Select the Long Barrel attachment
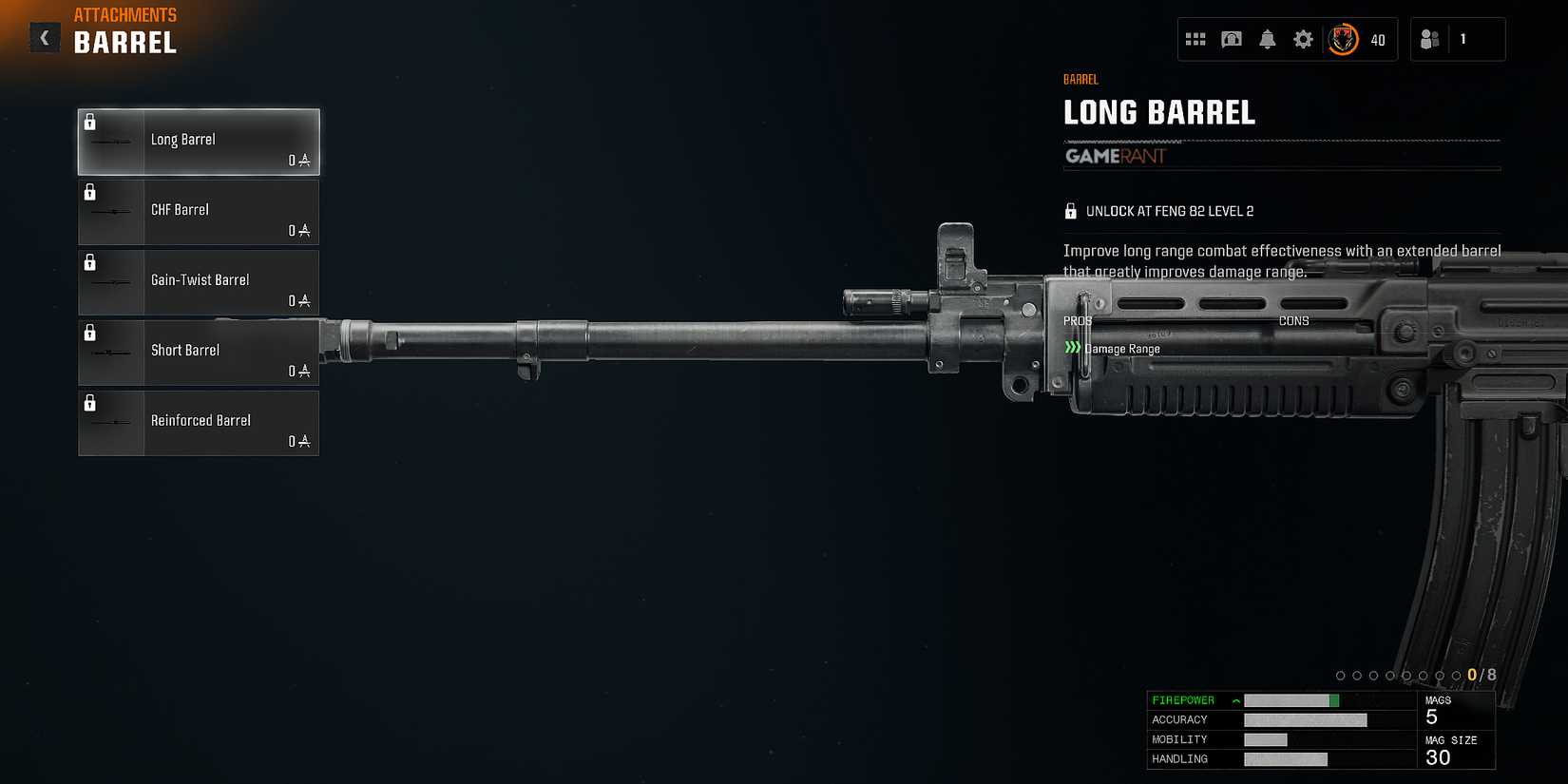Viewport: 1568px width, 784px height. (x=198, y=141)
